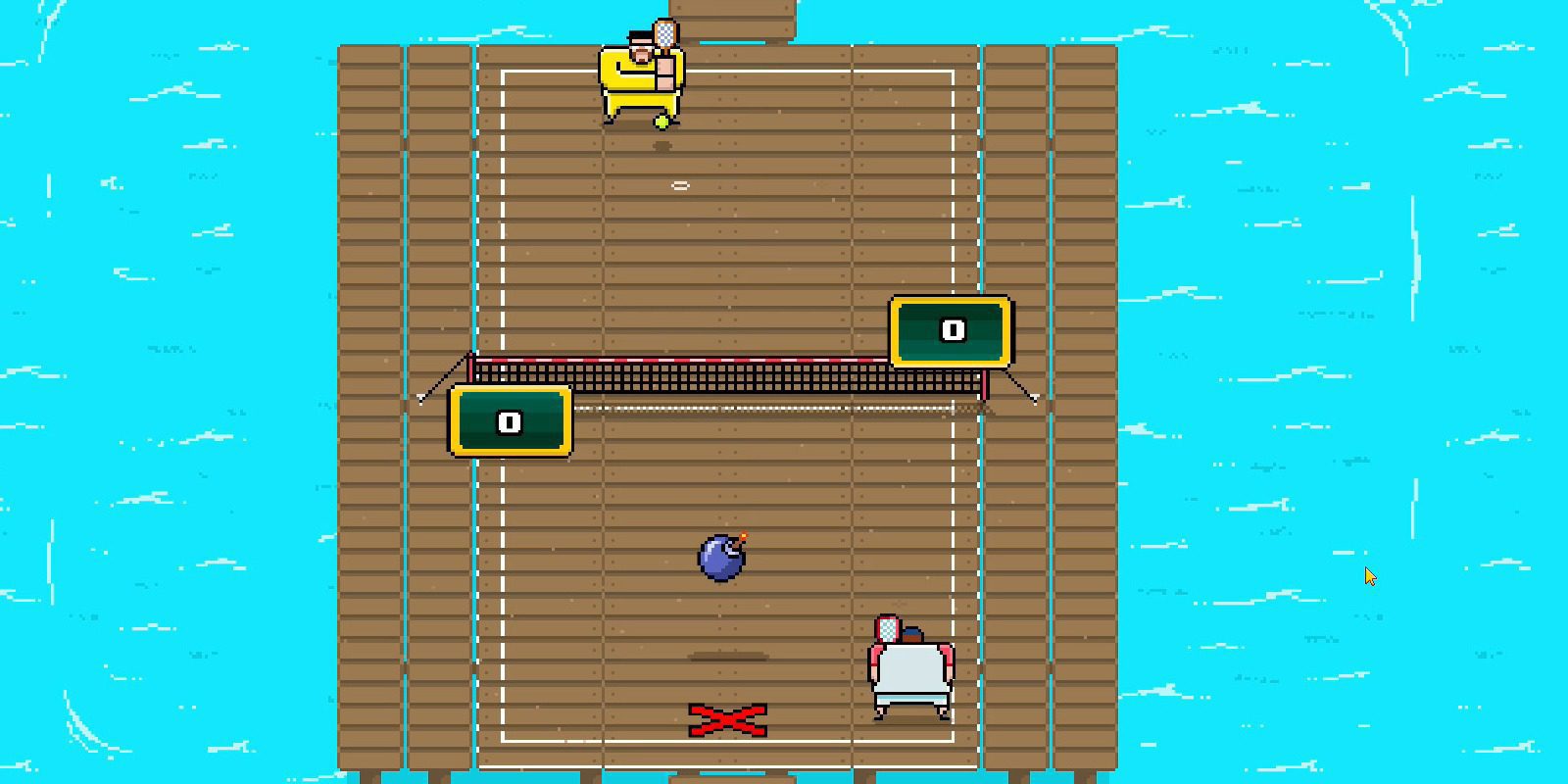1568x784 pixels.
Task: Click the white armchair character near the bottom
Action: [909, 671]
